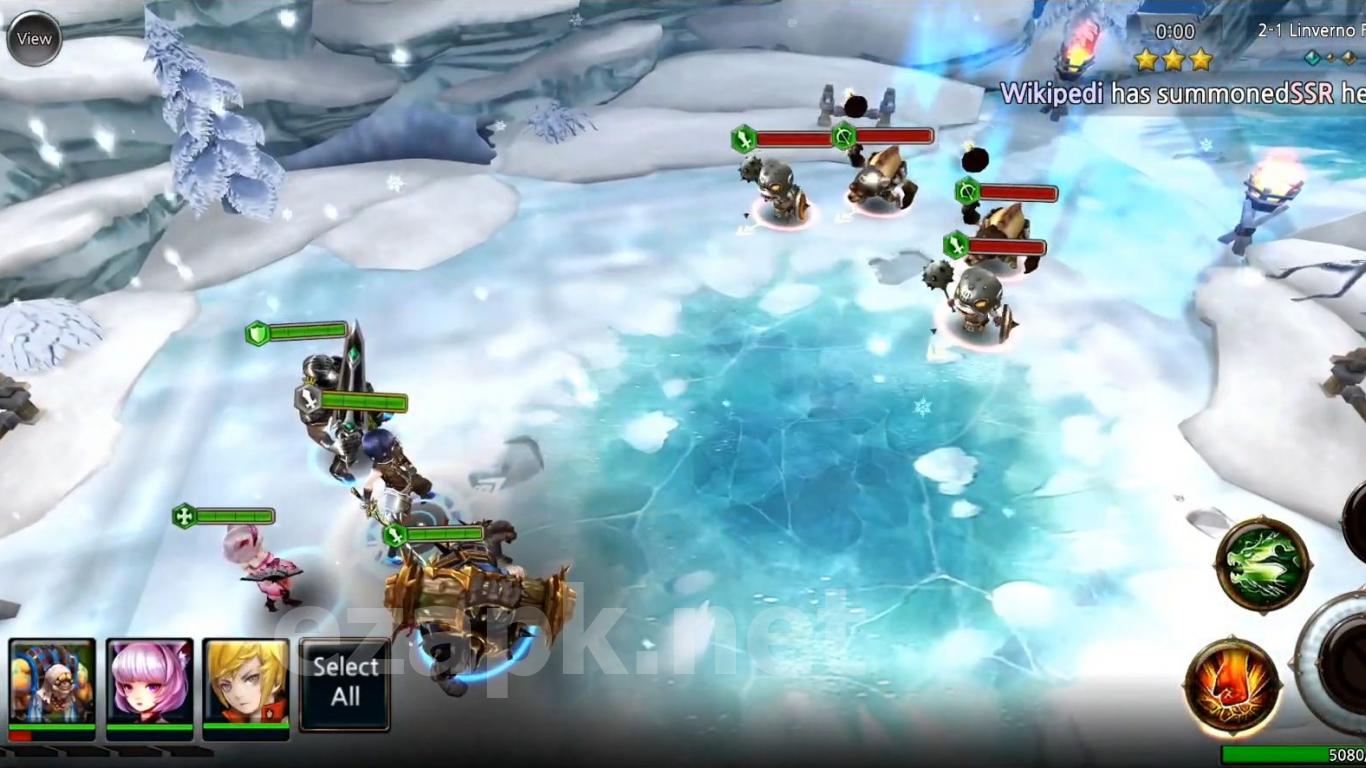Open the View camera button

pos(34,39)
